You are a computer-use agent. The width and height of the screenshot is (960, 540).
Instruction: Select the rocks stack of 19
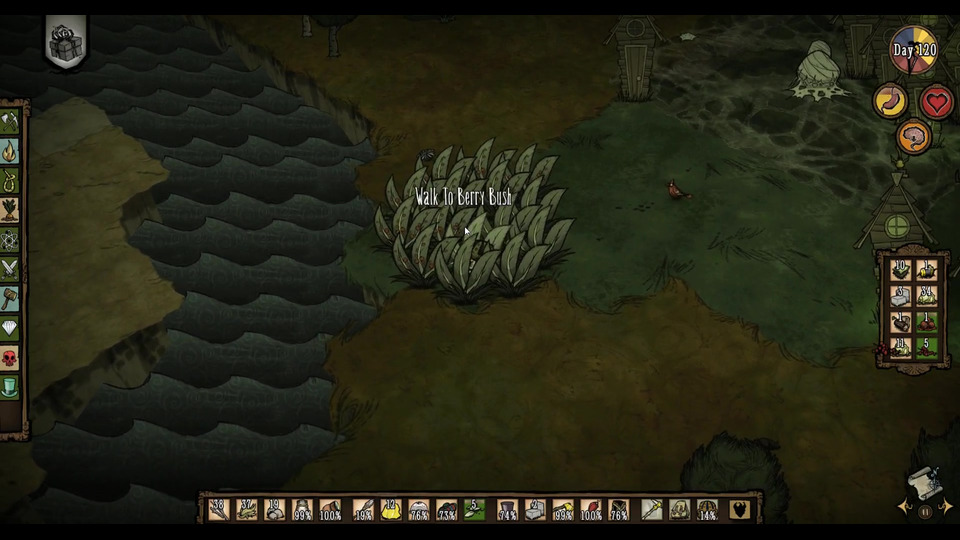pyautogui.click(x=275, y=510)
